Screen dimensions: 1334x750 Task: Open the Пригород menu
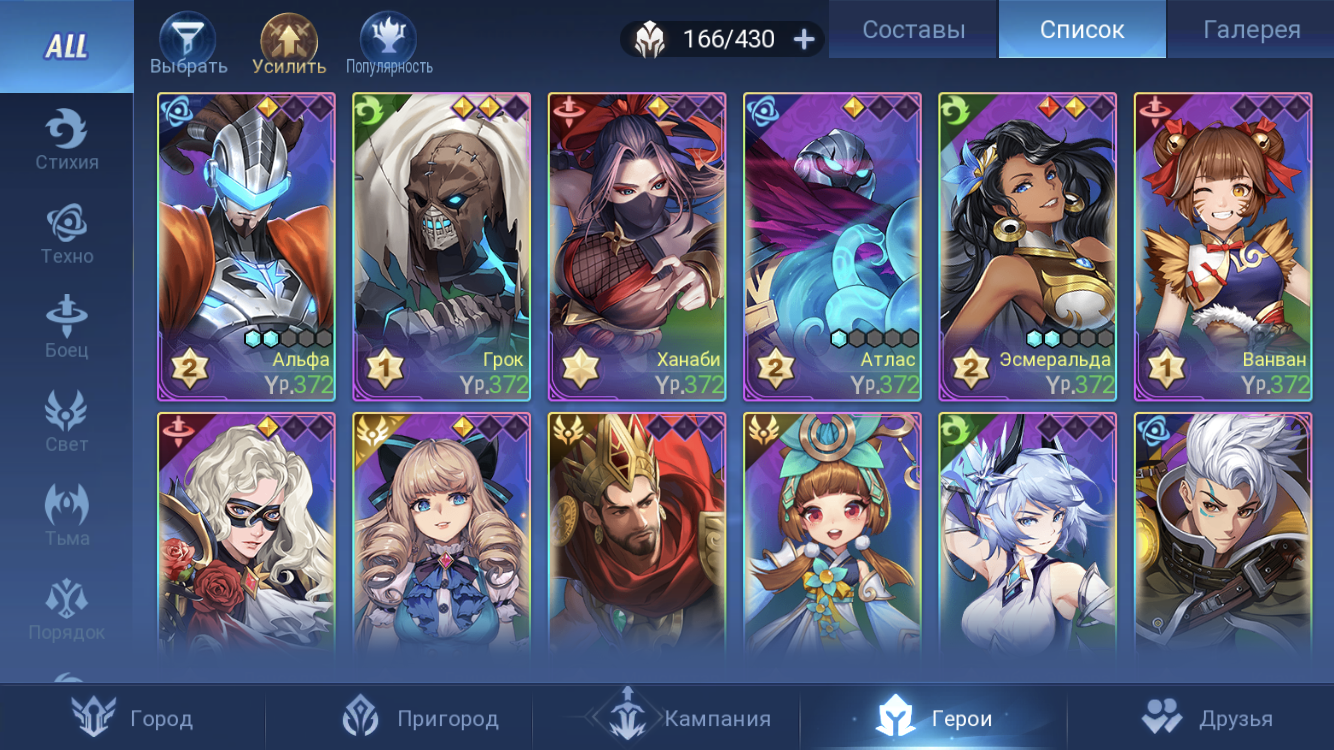click(x=420, y=718)
